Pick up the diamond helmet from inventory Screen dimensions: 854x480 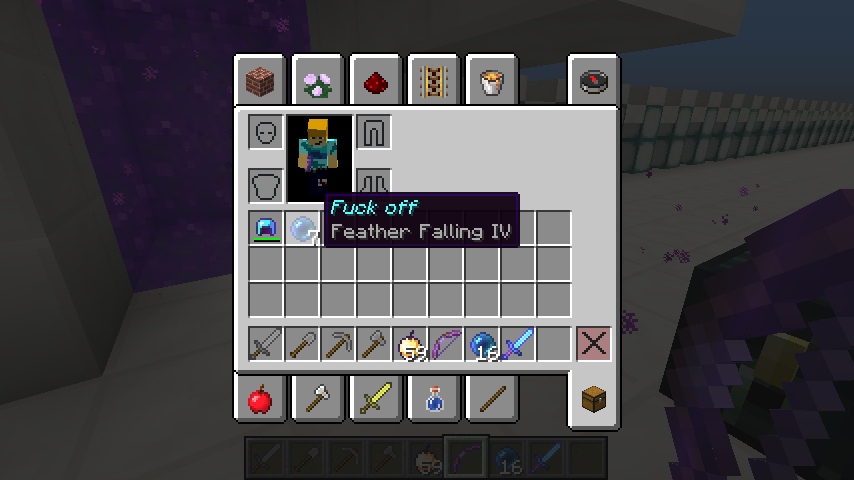click(x=266, y=228)
